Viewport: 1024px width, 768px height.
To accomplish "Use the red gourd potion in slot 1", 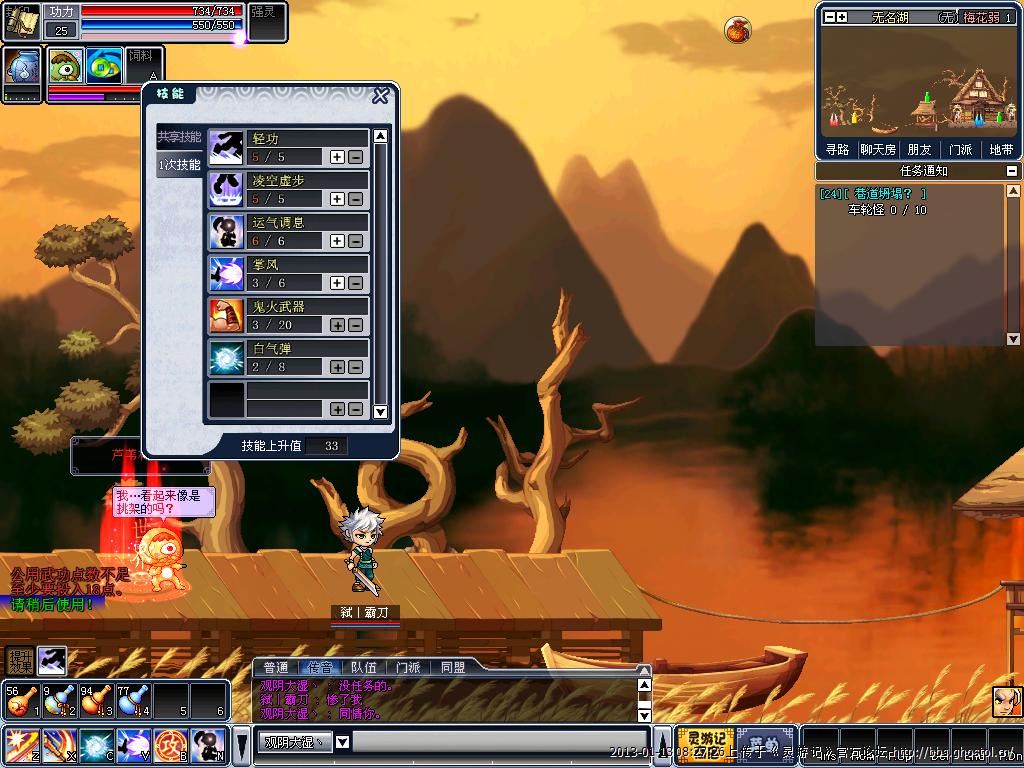I will click(x=18, y=700).
